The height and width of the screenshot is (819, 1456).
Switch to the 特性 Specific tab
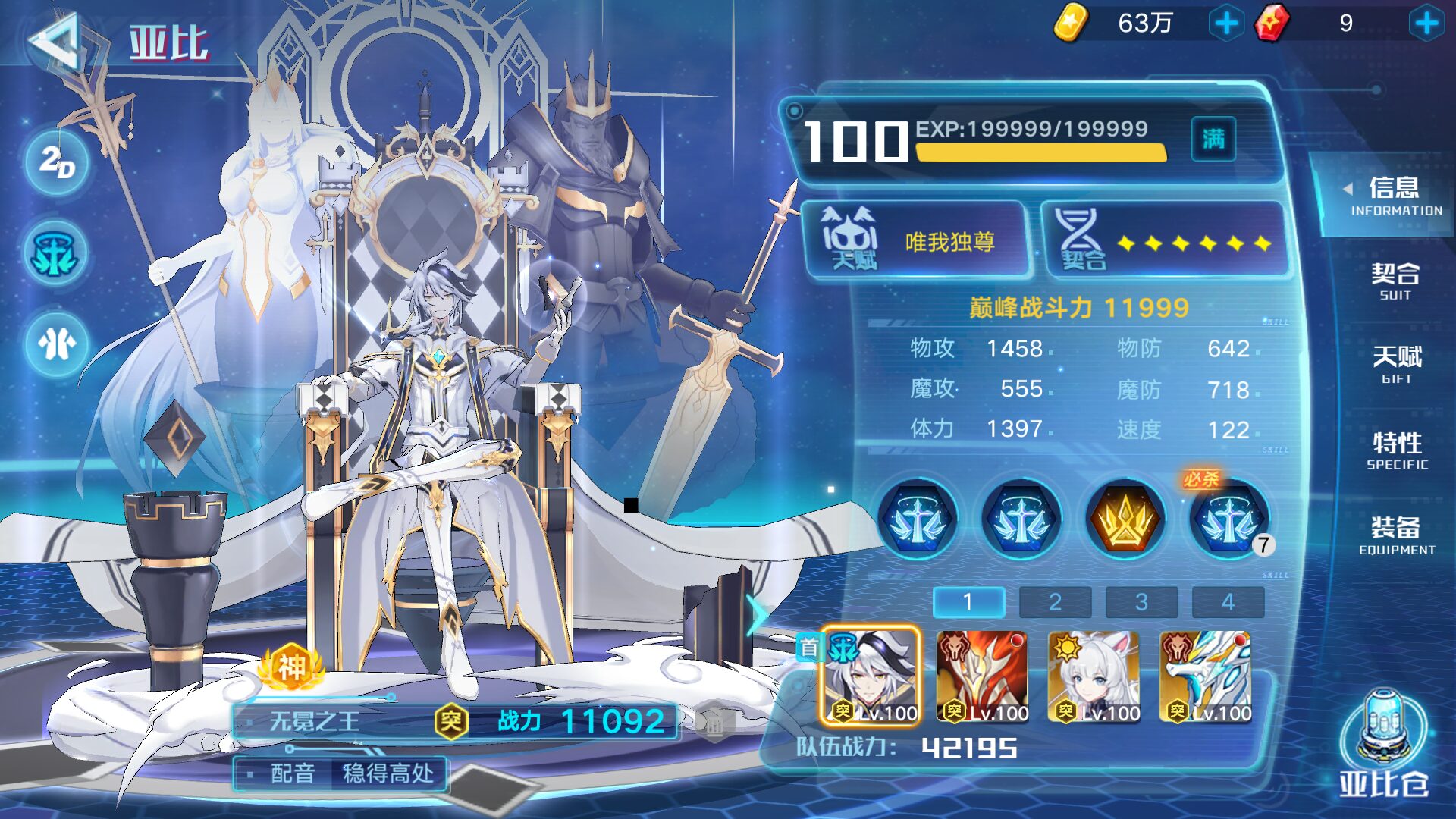[1397, 450]
